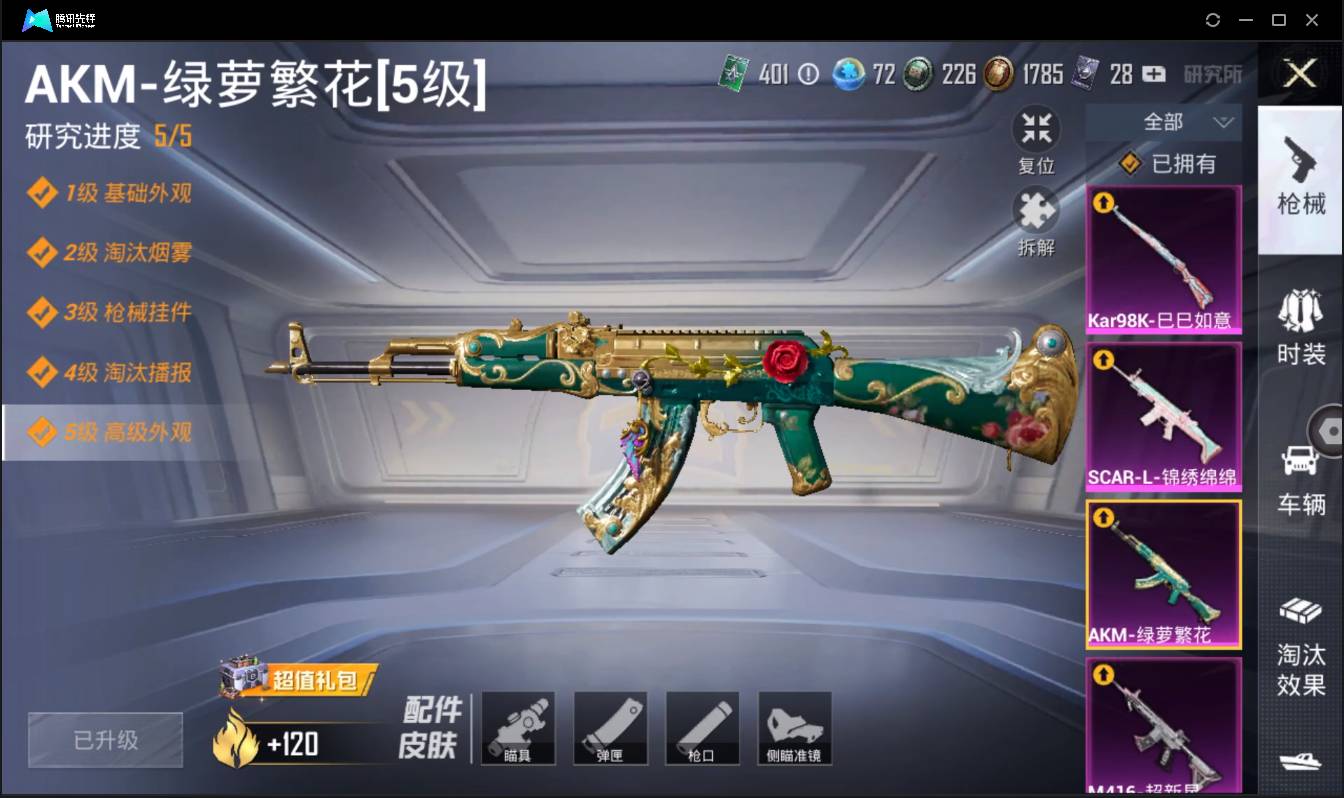Select the 瞄具 scope skin slot
Screen dimensions: 1344x798
click(518, 727)
